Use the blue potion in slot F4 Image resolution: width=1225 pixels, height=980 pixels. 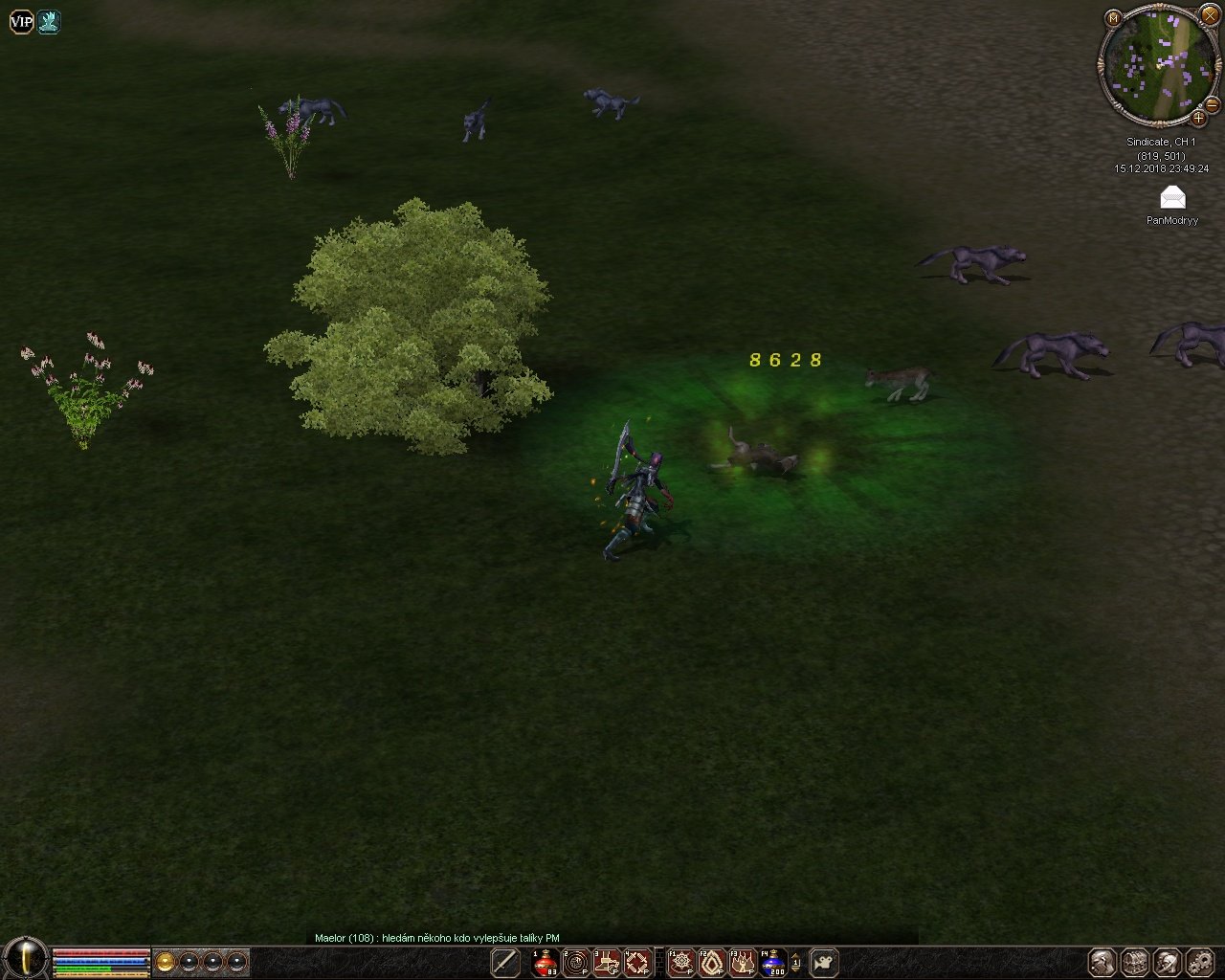(x=773, y=962)
